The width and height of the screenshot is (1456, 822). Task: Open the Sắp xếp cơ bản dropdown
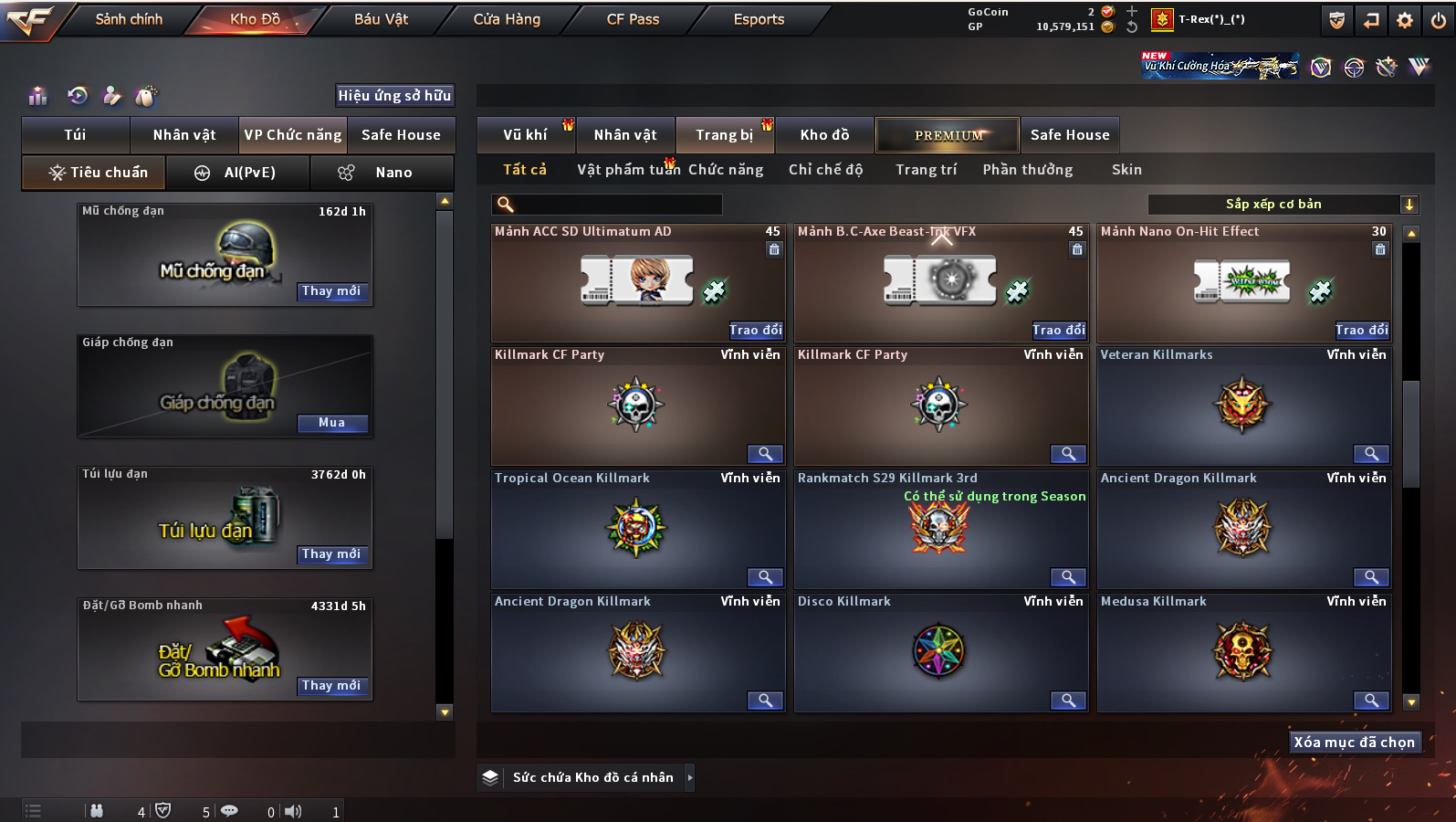pos(1282,205)
